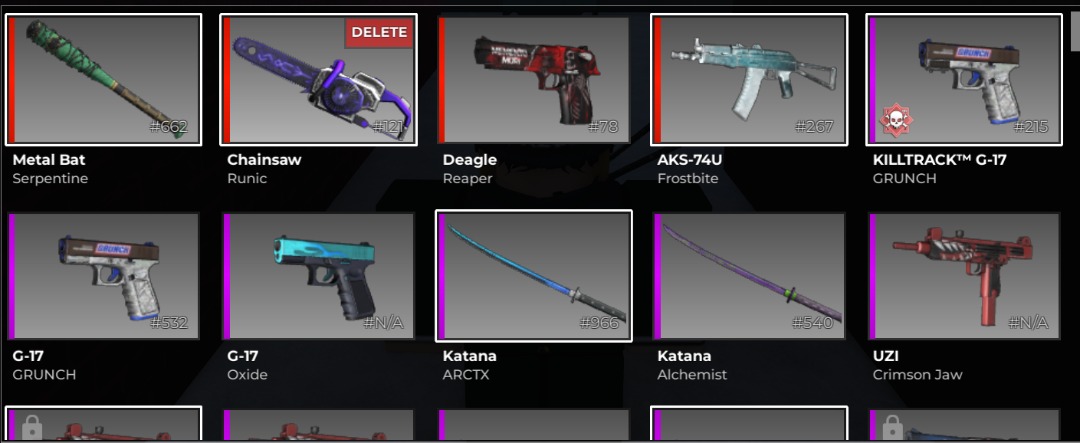The image size is (1080, 443).
Task: Choose the Katana ARCTX skin
Action: coord(534,275)
